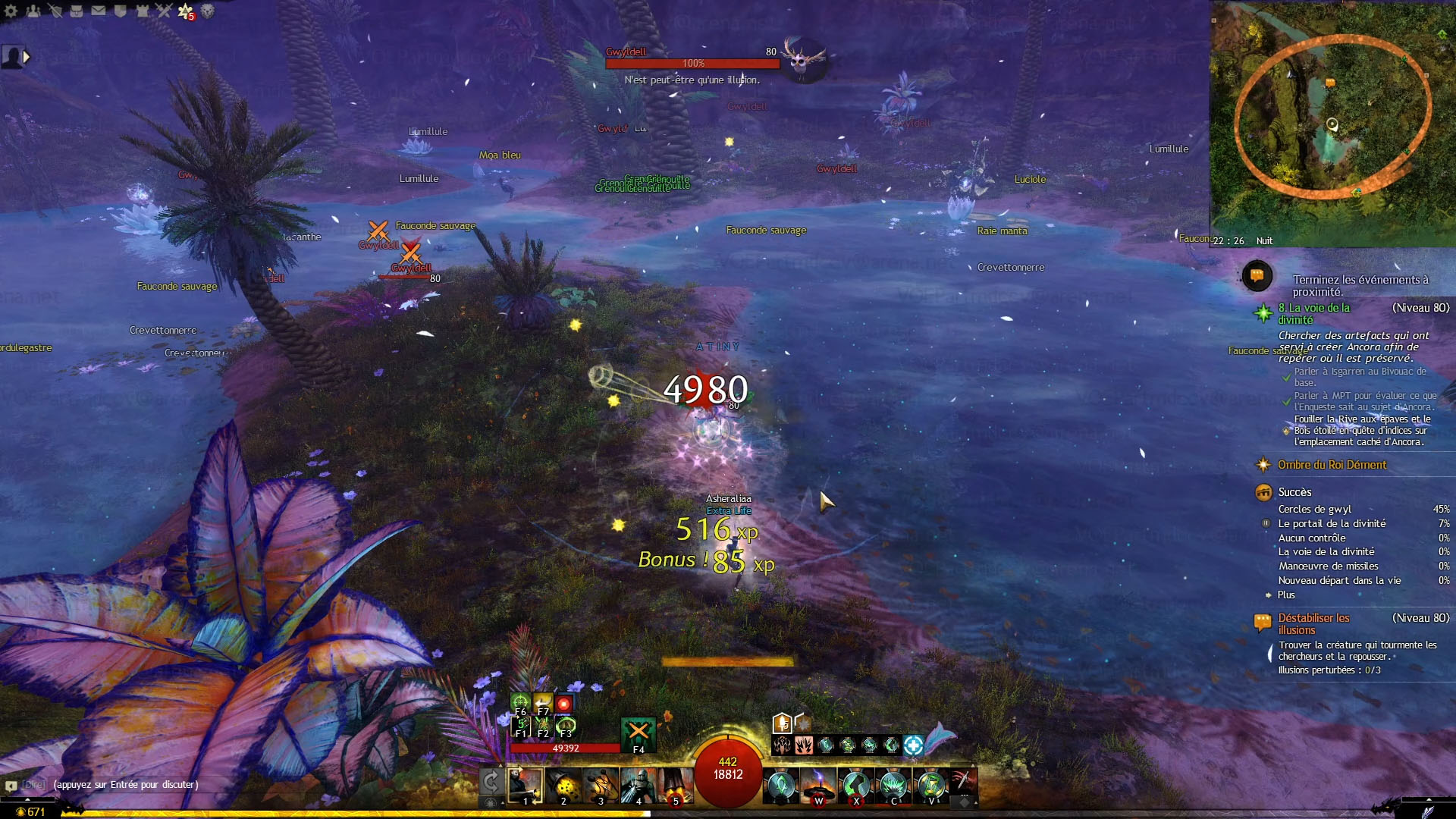
Task: Select the Ombre du Roi Dément tracker entry
Action: [x=1332, y=465]
